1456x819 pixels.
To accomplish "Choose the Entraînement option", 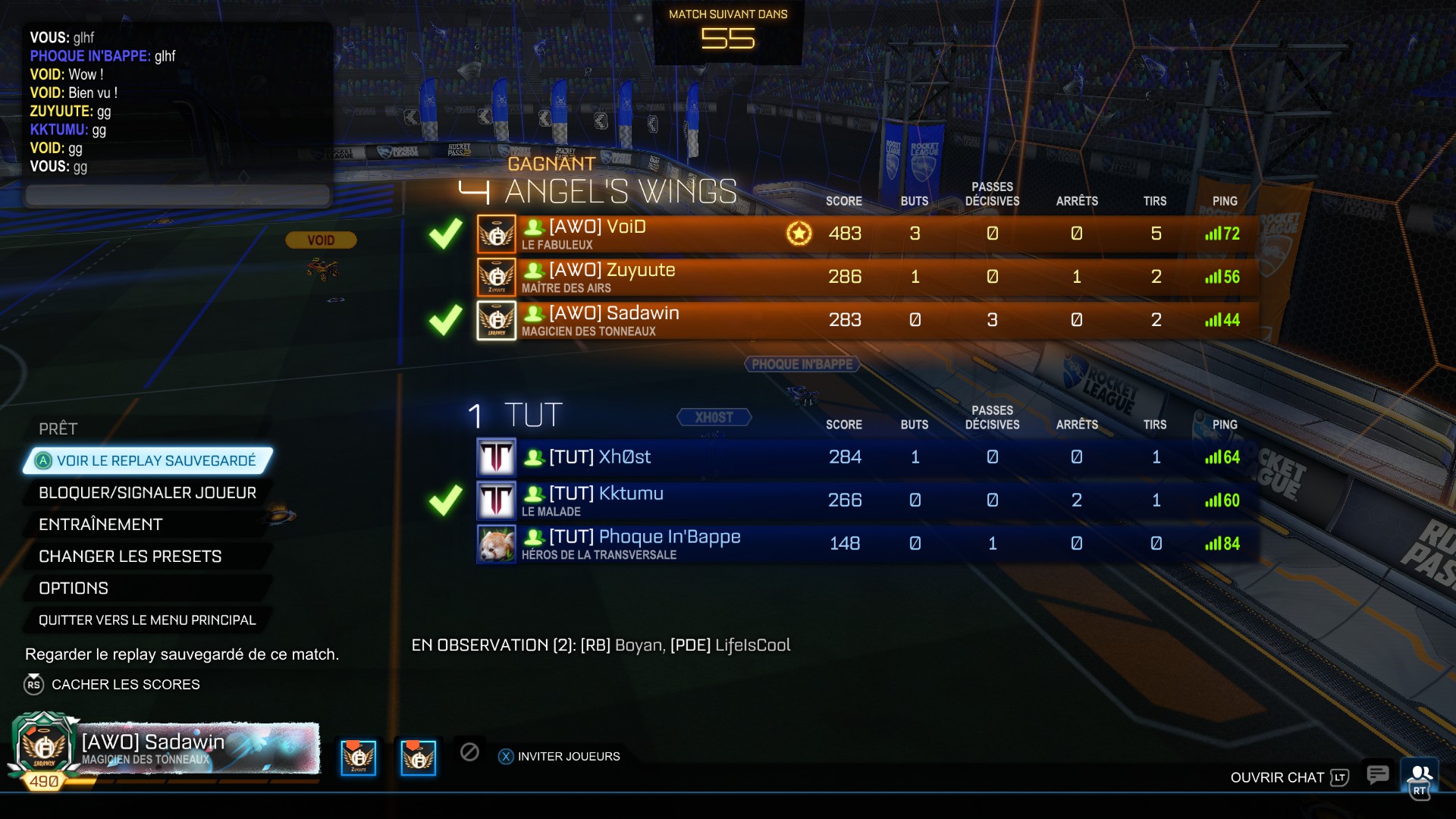I will pyautogui.click(x=101, y=525).
